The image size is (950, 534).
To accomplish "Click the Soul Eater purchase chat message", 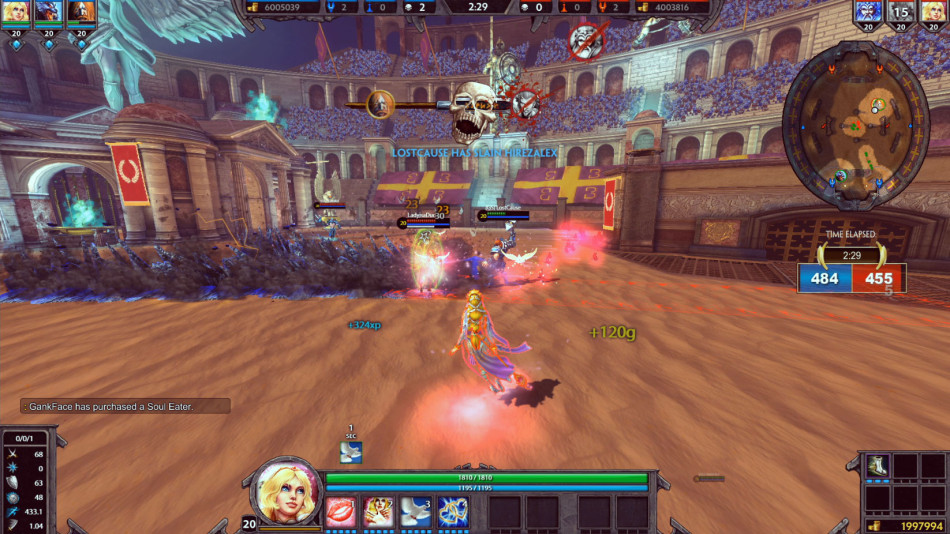I will [125, 406].
